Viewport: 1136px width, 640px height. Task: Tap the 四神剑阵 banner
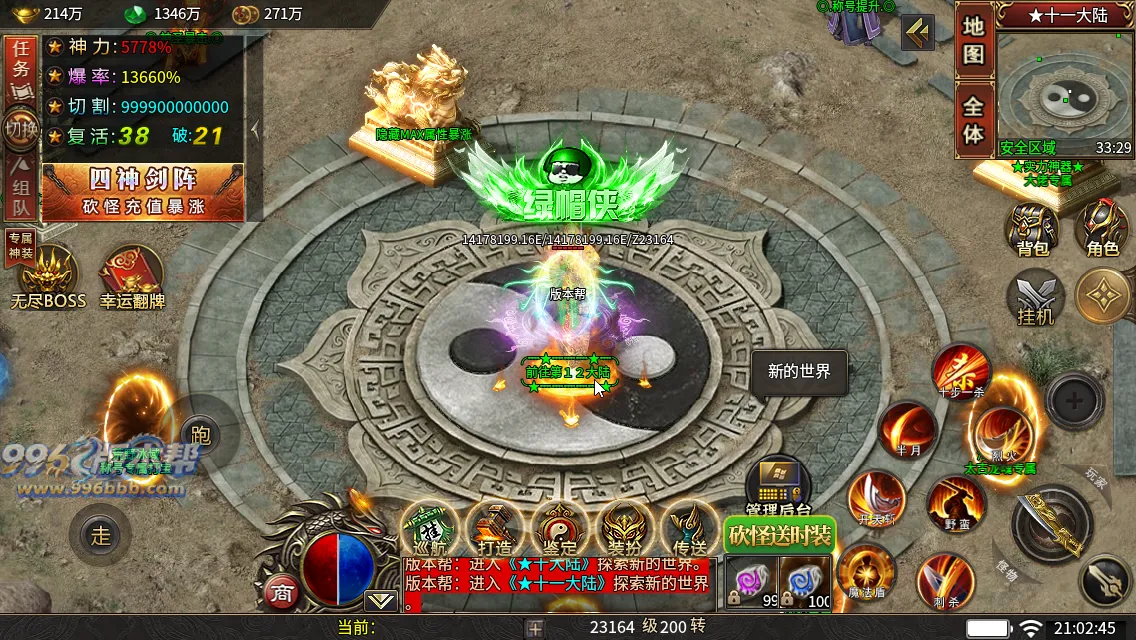[x=142, y=191]
